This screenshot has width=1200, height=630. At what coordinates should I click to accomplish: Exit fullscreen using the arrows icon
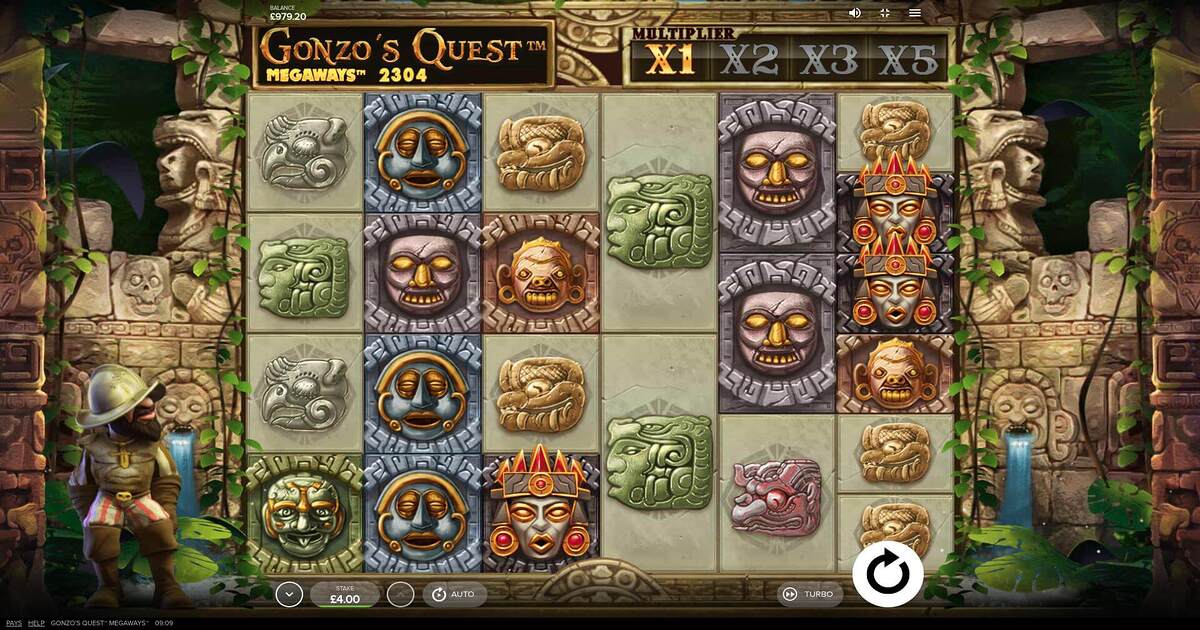coord(884,13)
